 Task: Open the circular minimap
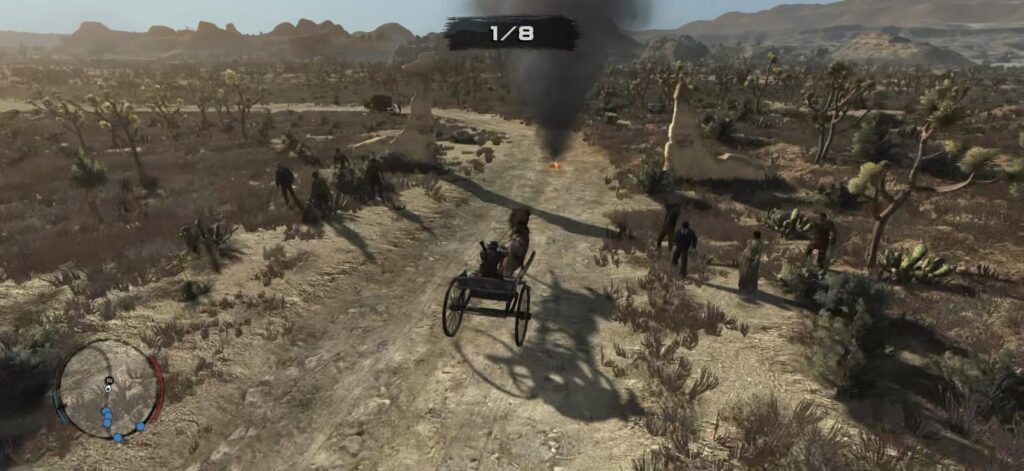108,389
